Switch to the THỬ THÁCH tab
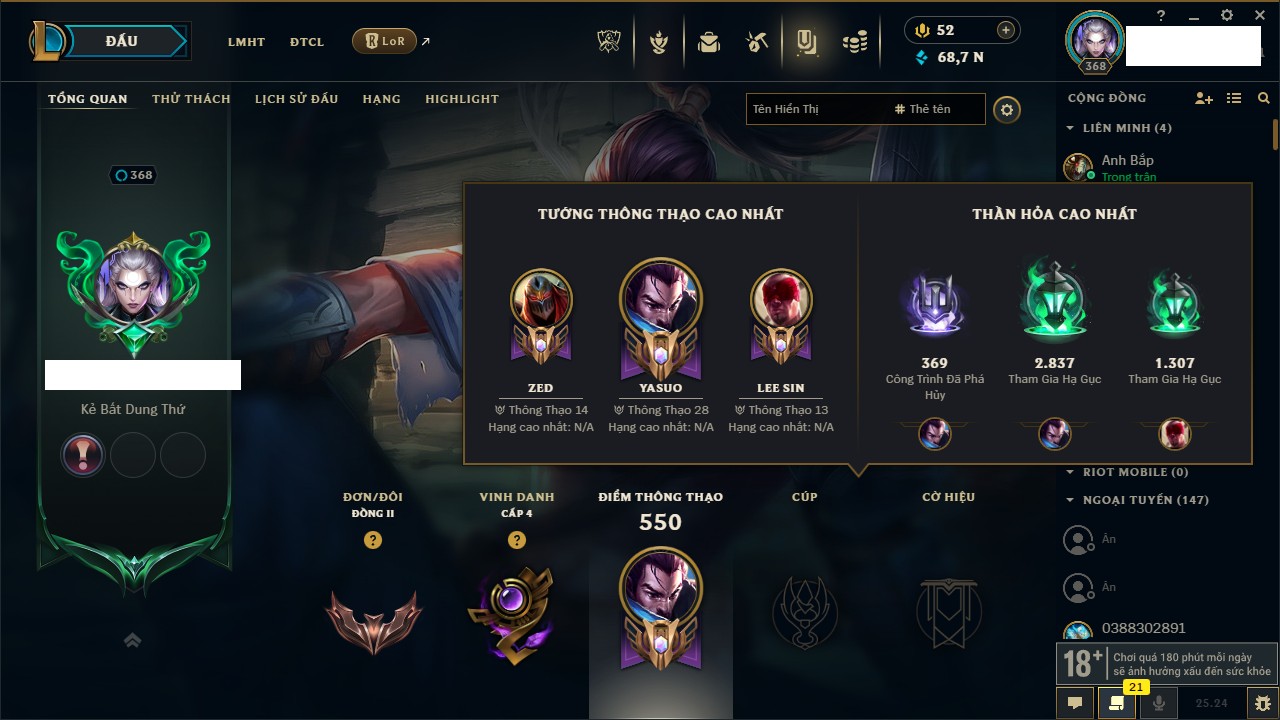The width and height of the screenshot is (1280, 720). (191, 99)
